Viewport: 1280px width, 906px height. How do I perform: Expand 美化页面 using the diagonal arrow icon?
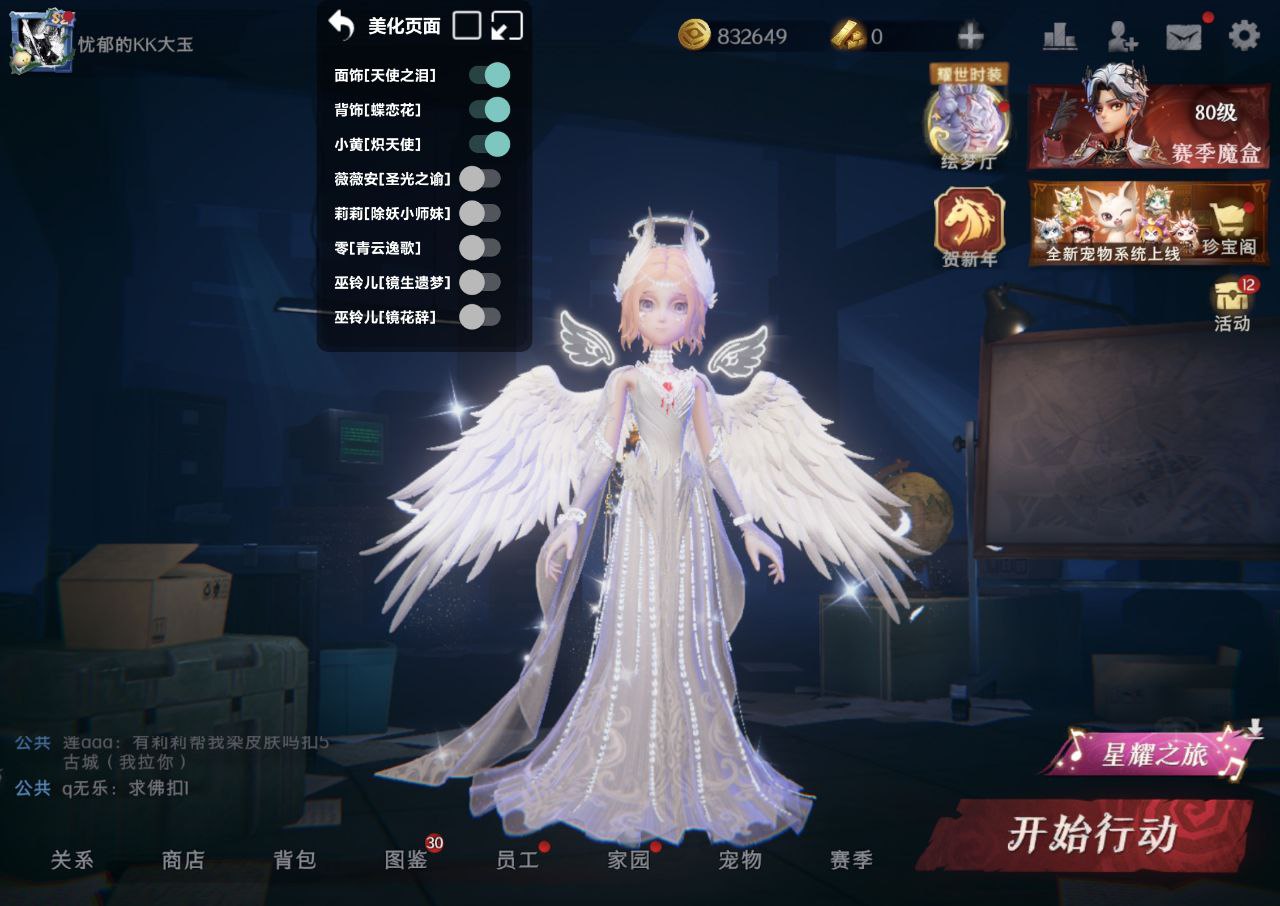click(505, 24)
